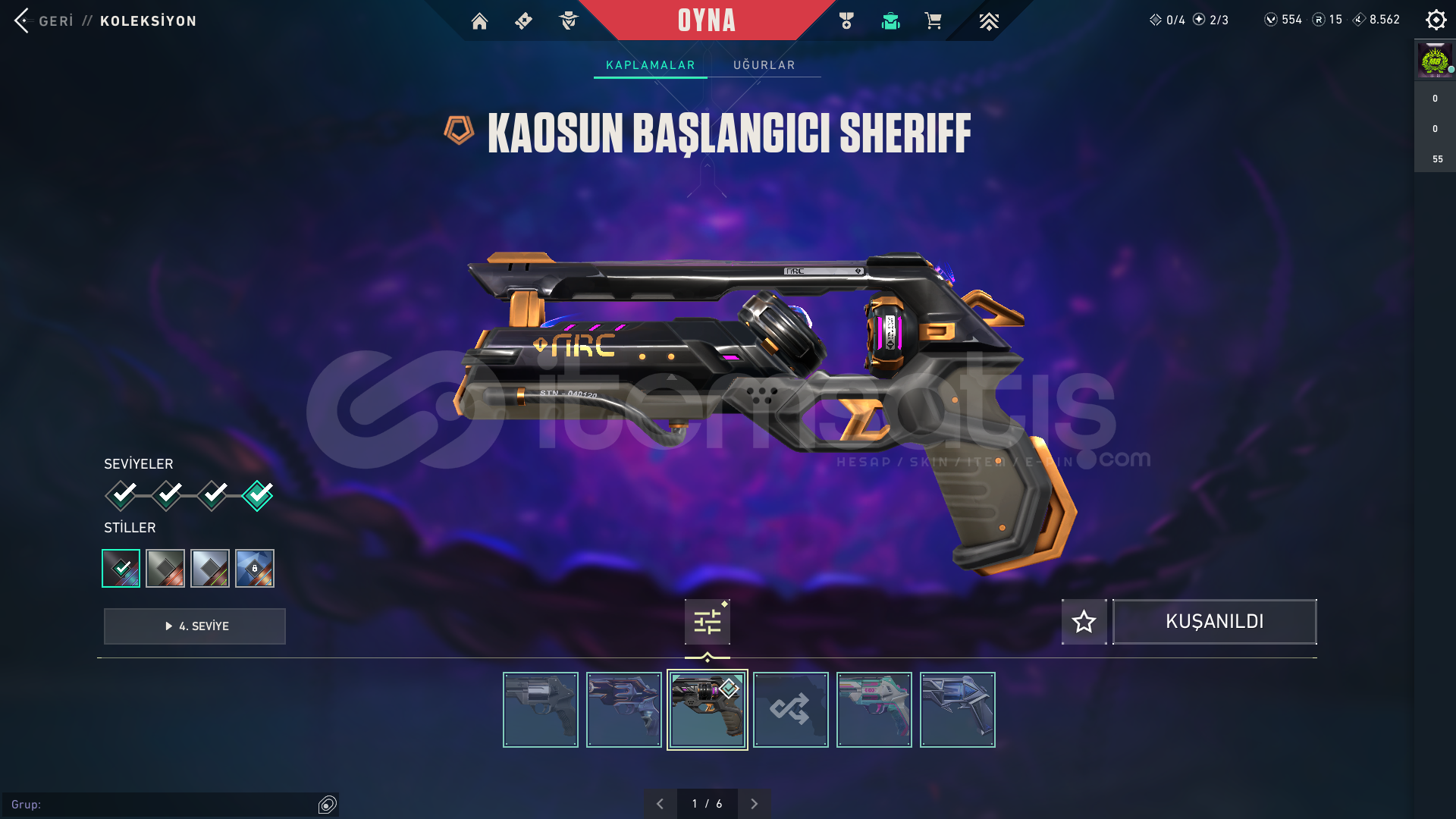Go to the next page with the right arrow
The image size is (1456, 819).
pos(755,803)
